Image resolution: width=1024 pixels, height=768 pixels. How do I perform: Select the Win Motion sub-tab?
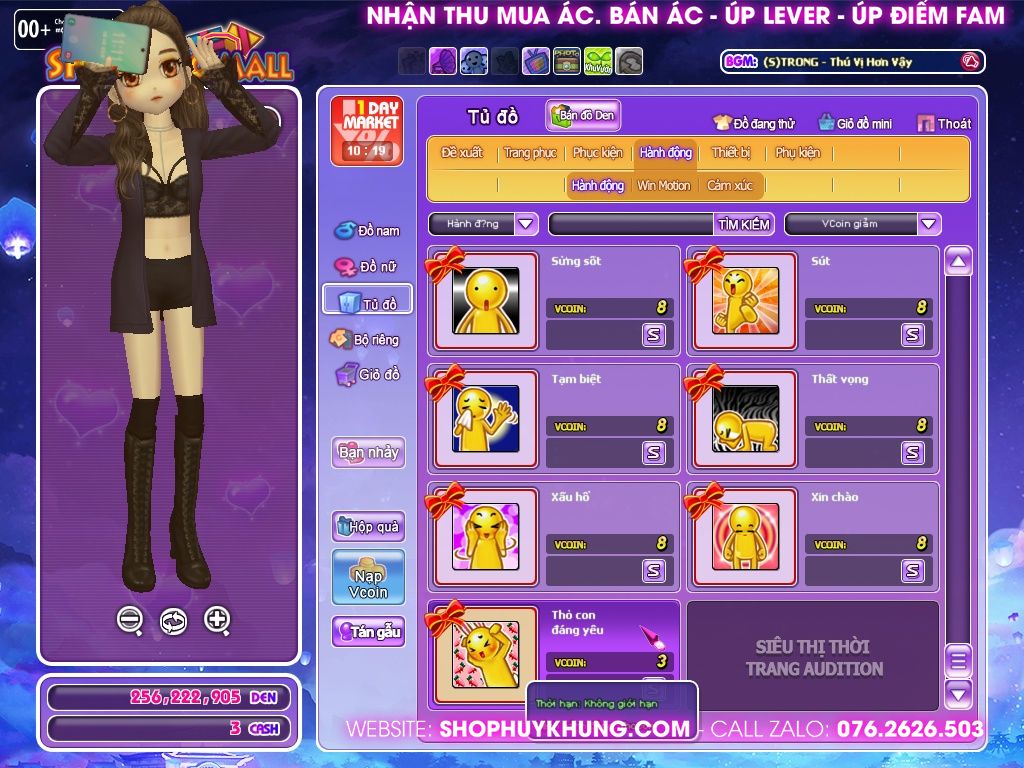(x=663, y=186)
